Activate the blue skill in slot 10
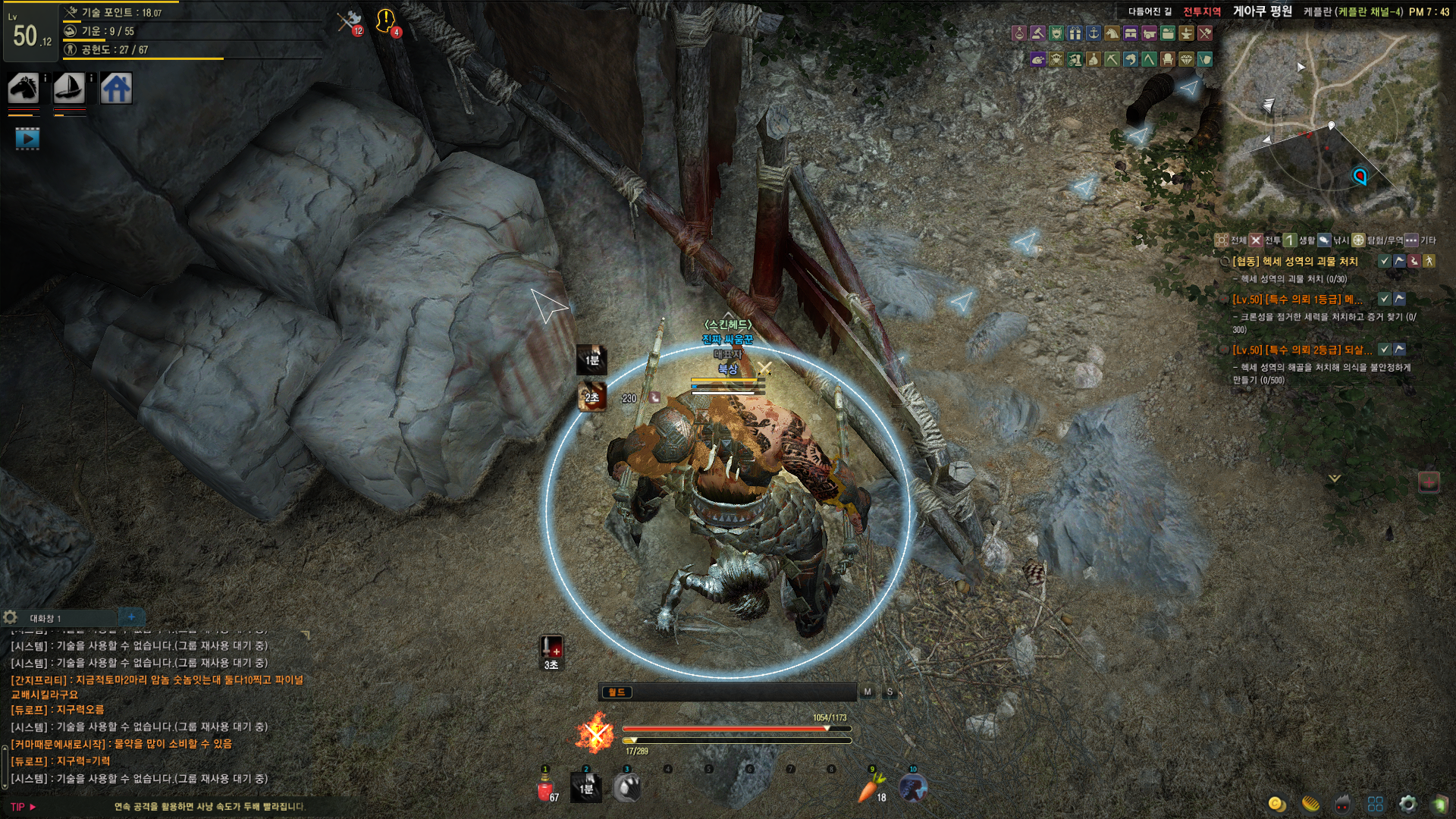 pyautogui.click(x=913, y=789)
